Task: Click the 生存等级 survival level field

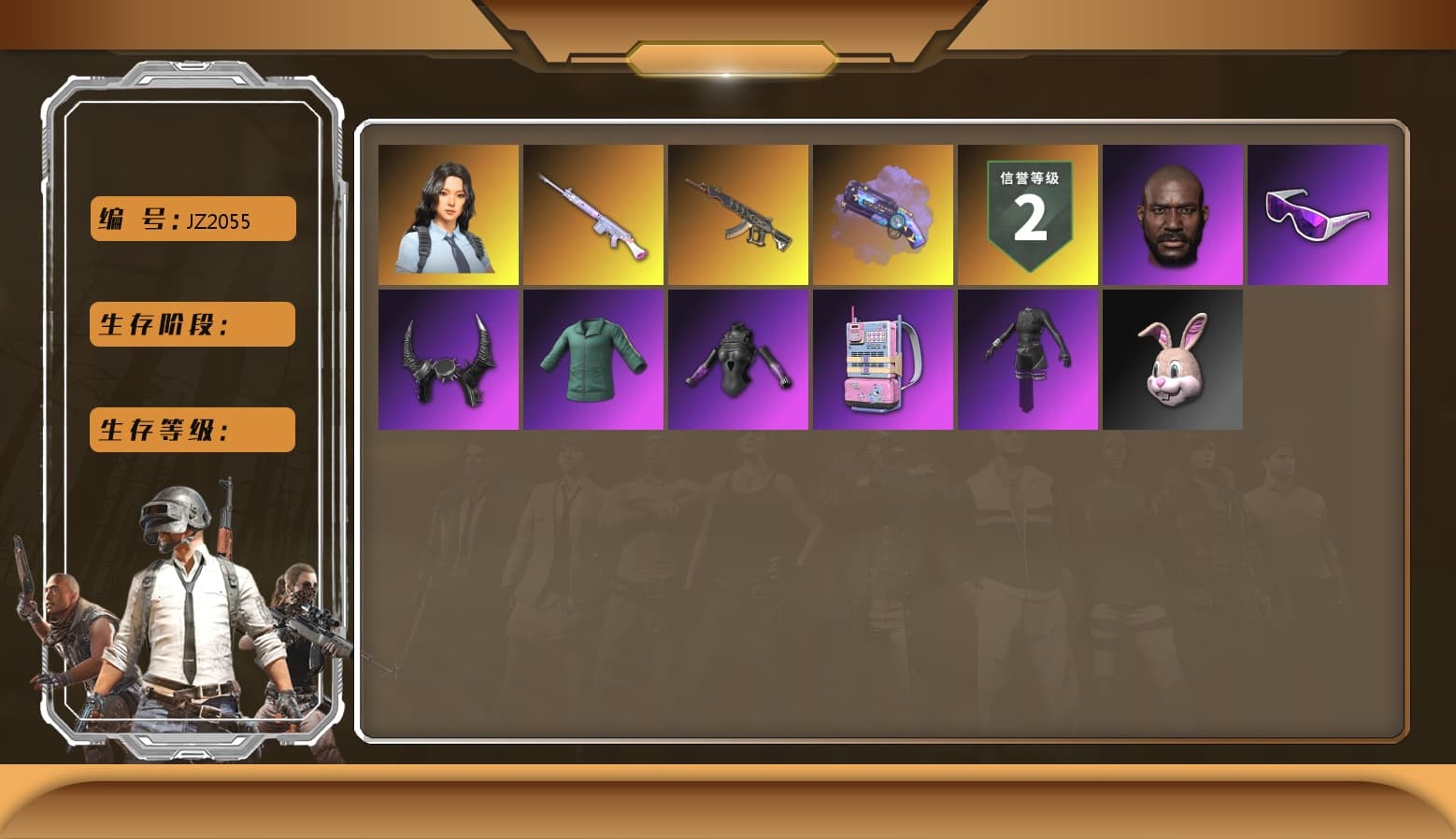Action: tap(192, 430)
